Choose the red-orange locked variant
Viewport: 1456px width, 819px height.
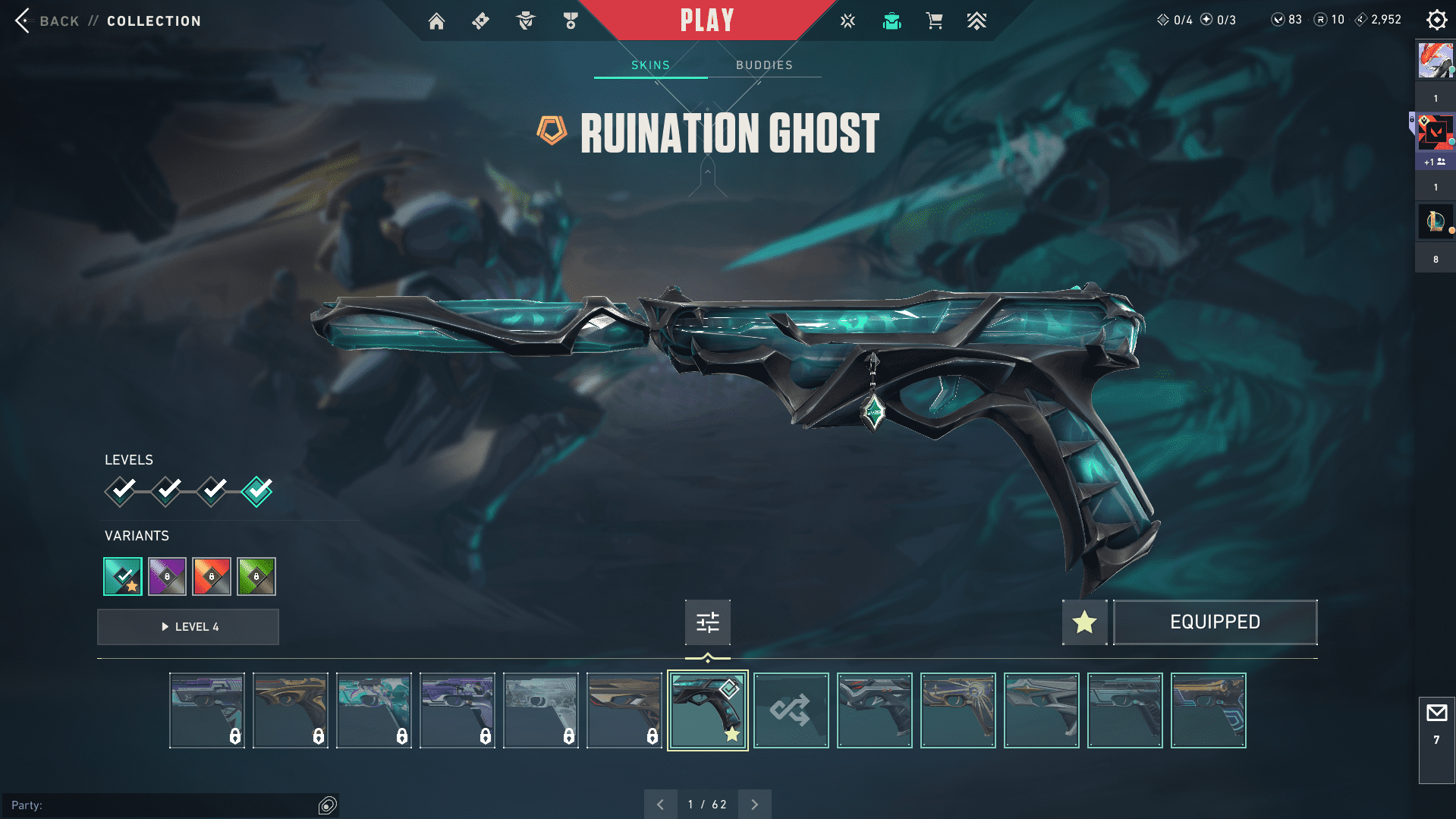212,576
